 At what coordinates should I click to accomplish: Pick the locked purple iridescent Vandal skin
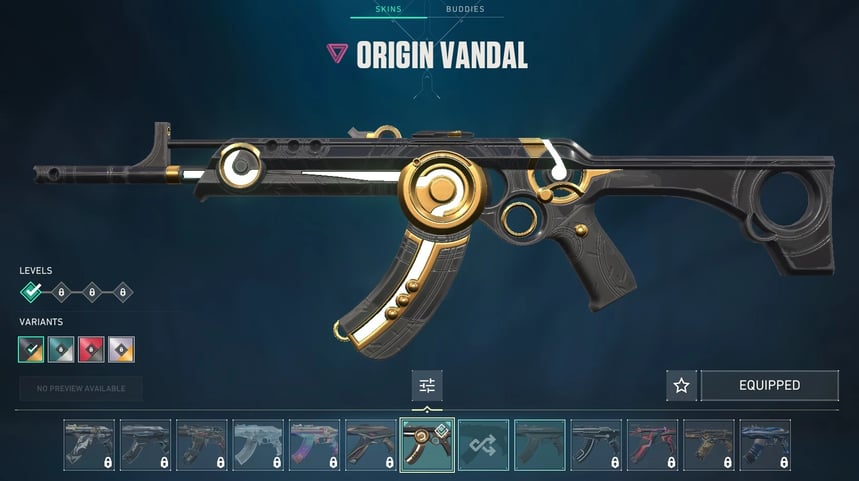pyautogui.click(x=314, y=444)
